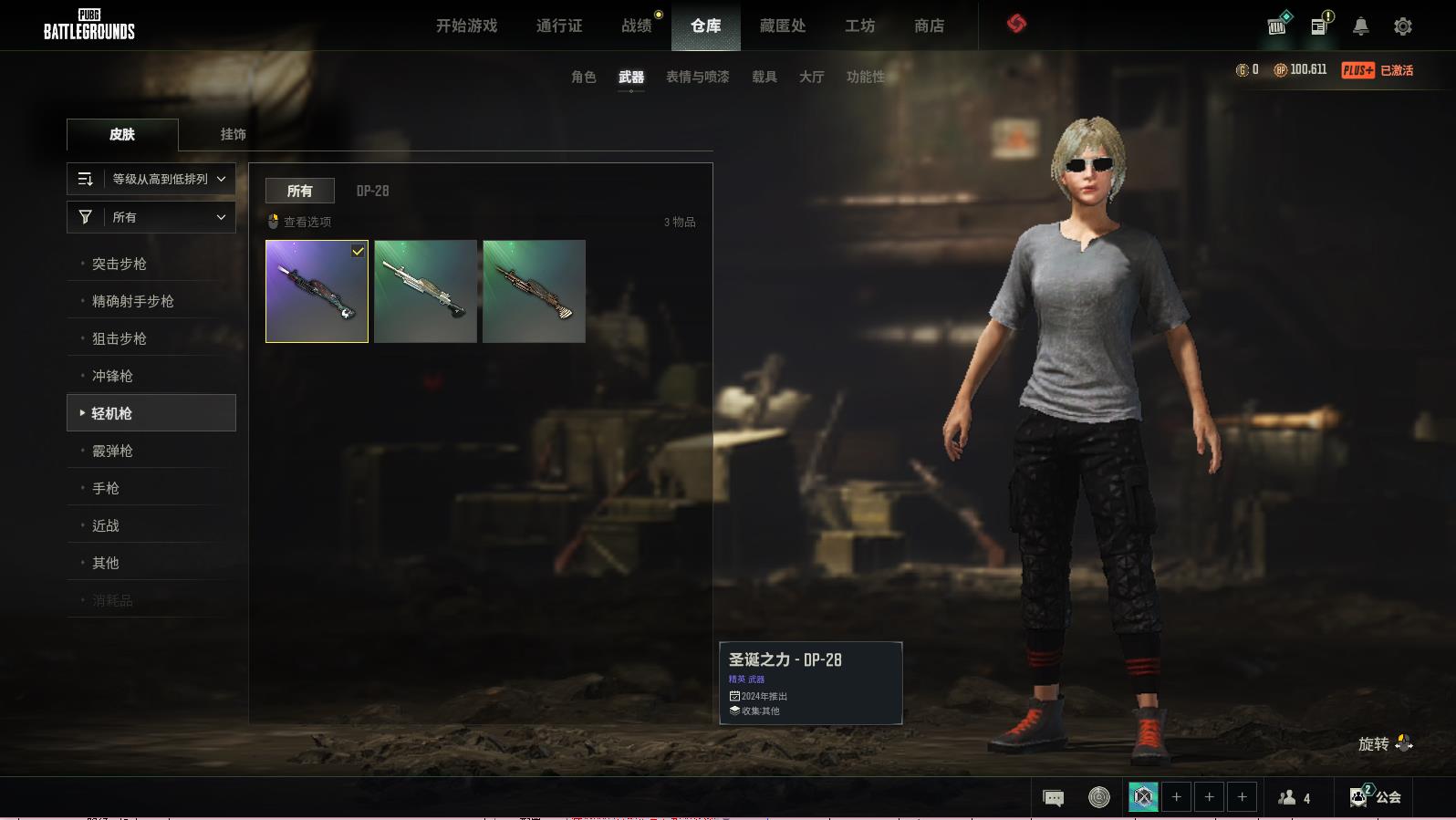Switch to the 通行证 pass tab

click(x=559, y=26)
